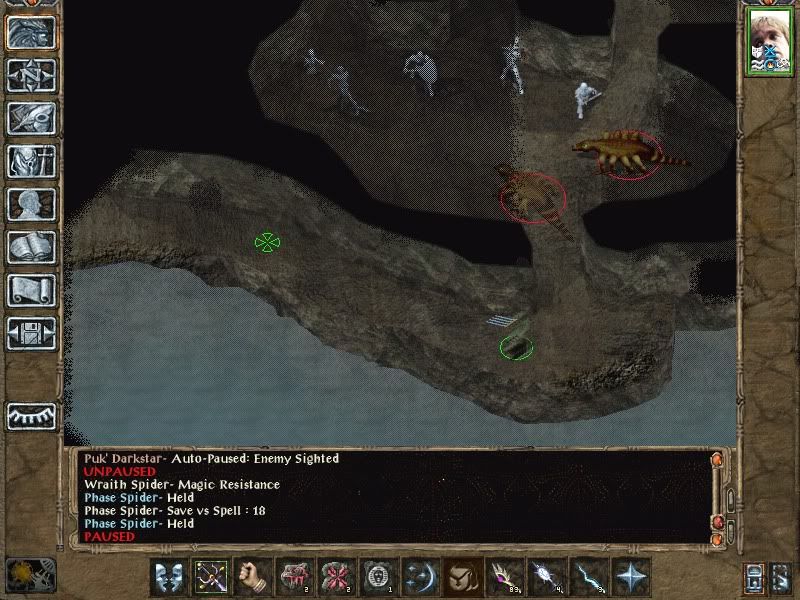This screenshot has height=600, width=800.
Task: Return to the game view button
Action: 31,31
